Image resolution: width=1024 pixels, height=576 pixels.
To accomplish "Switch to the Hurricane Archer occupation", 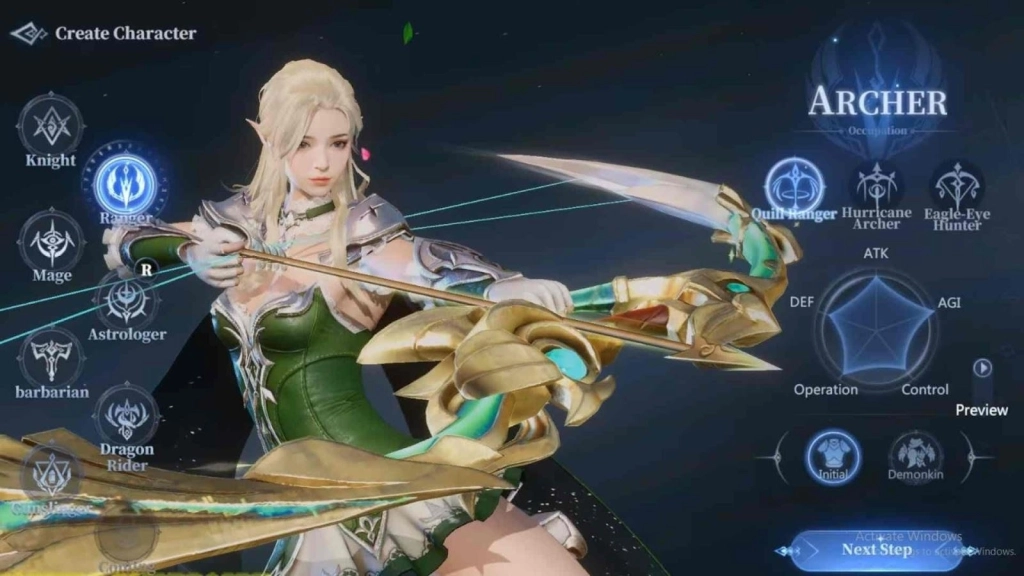I will [876, 185].
